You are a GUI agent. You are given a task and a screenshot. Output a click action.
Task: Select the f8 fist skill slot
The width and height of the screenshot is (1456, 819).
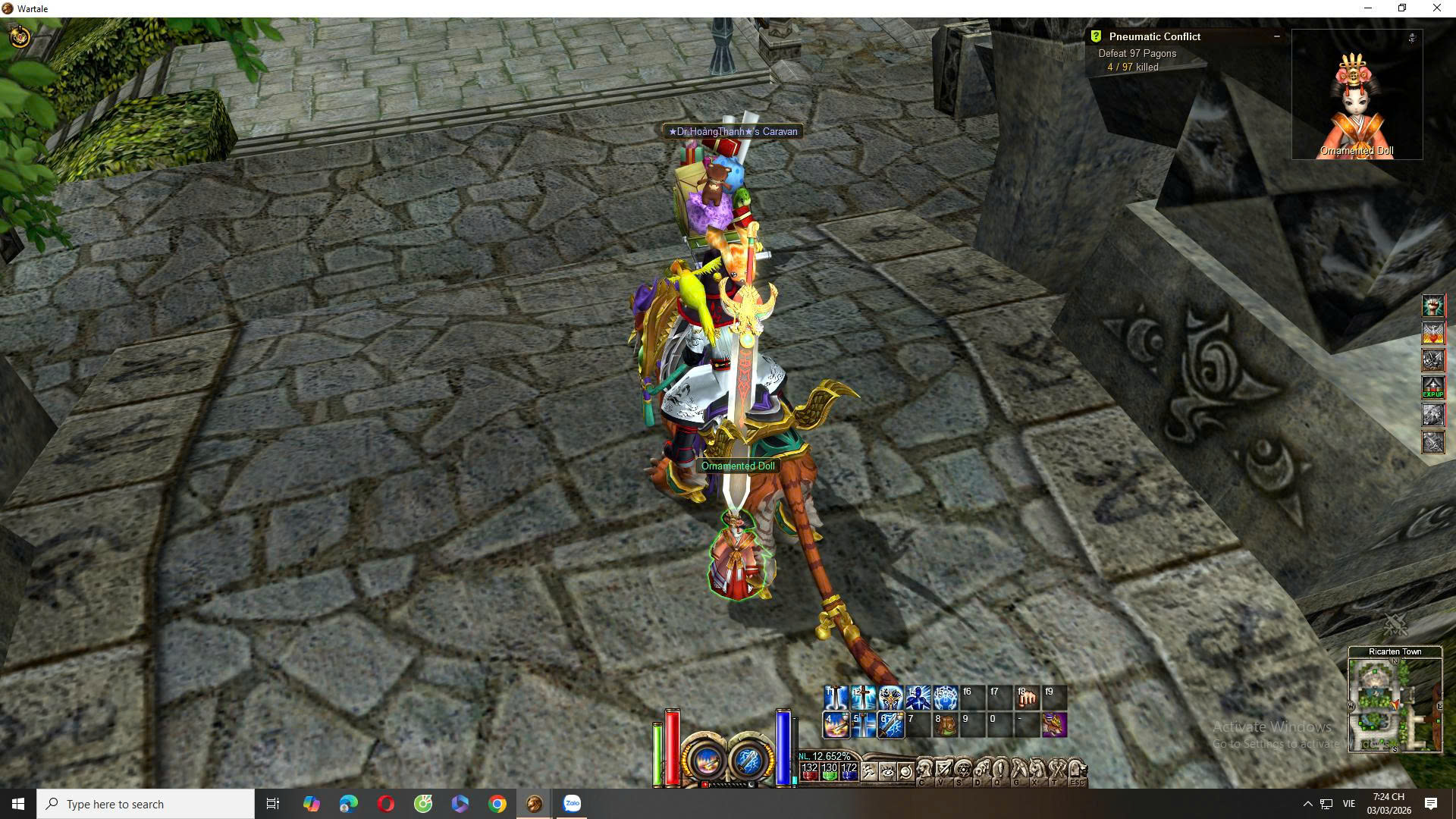[x=1027, y=698]
